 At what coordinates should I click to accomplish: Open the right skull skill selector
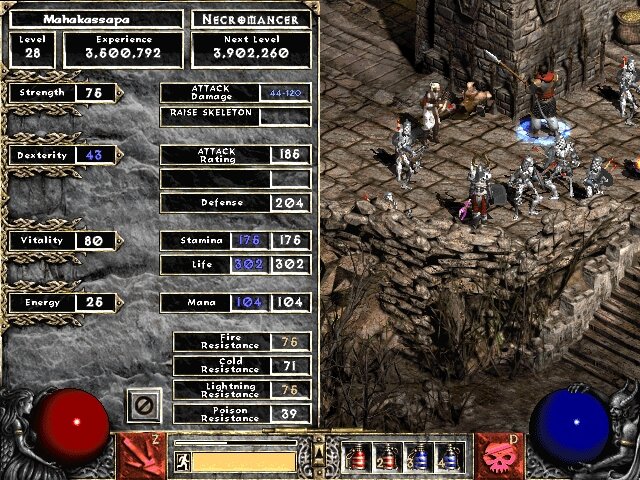pos(499,451)
